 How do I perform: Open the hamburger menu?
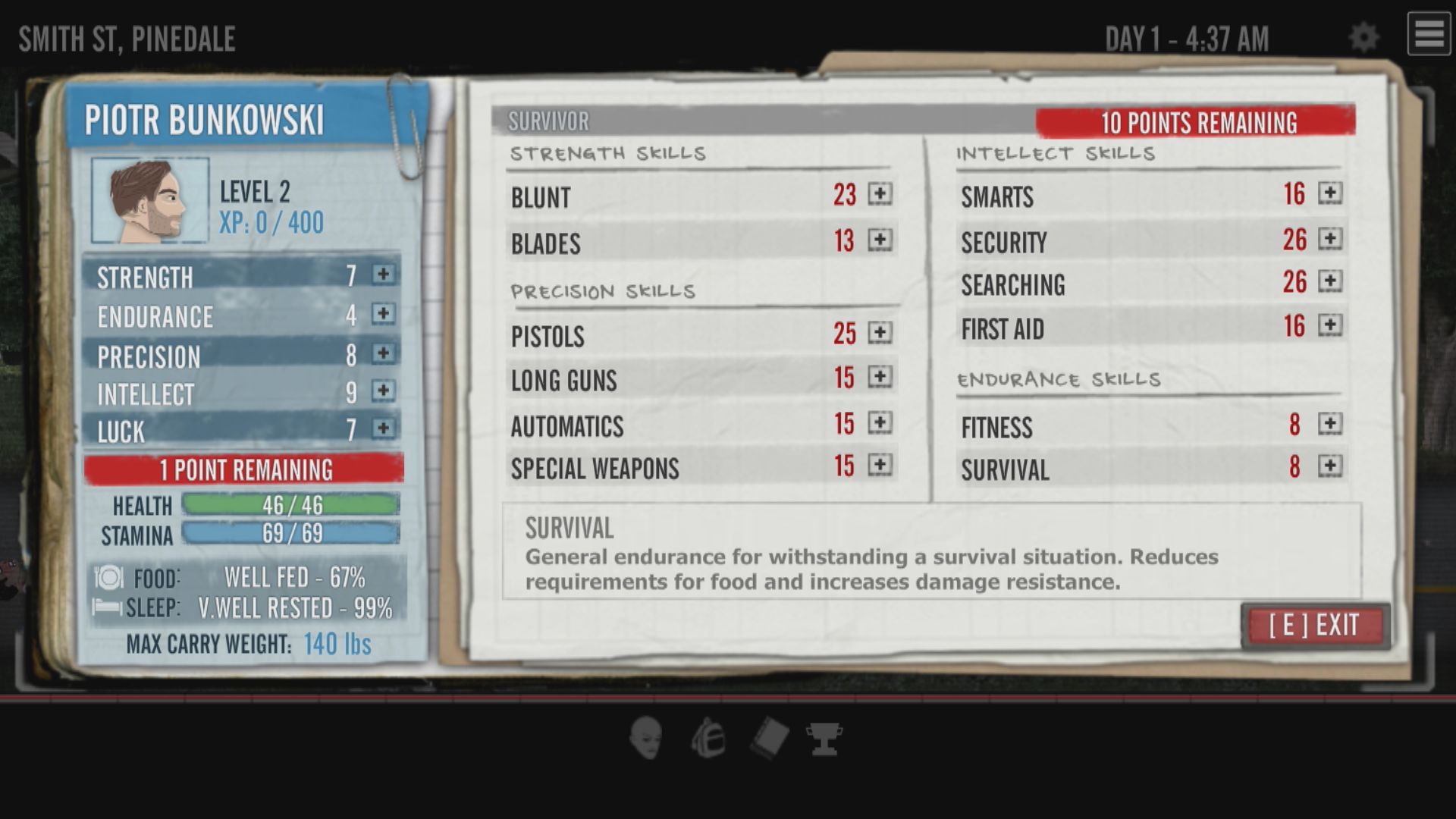(x=1429, y=34)
